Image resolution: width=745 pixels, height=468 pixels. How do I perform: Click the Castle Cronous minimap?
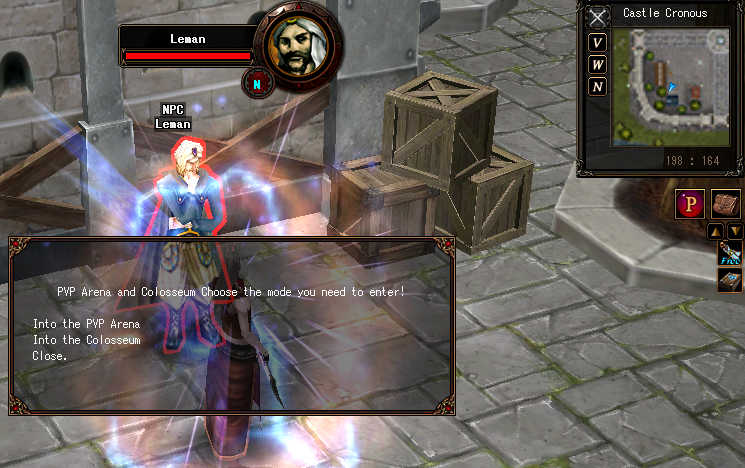(670, 87)
